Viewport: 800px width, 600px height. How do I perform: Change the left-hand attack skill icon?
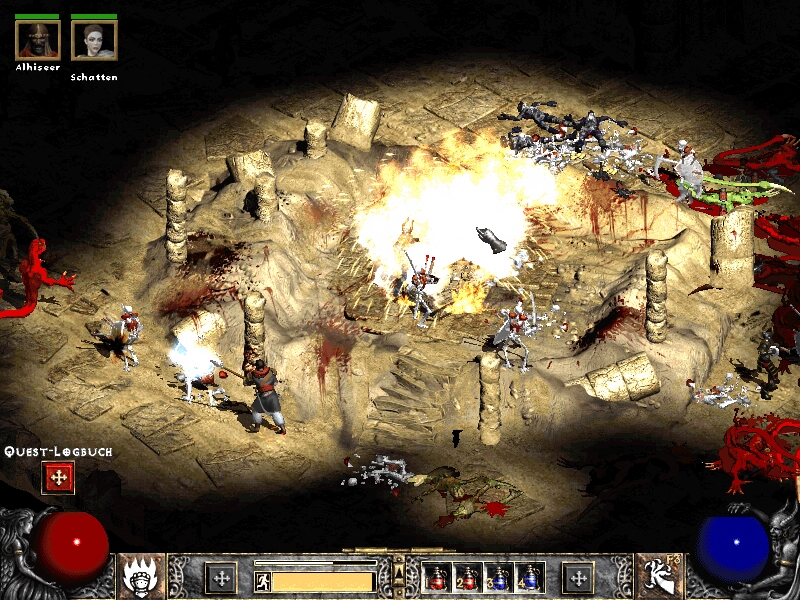[141, 577]
